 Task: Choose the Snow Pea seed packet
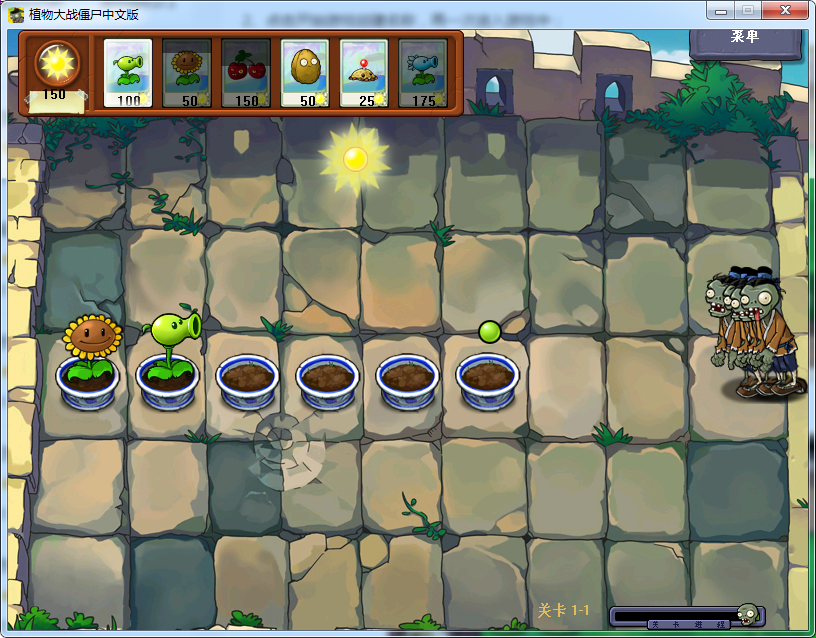coord(423,72)
